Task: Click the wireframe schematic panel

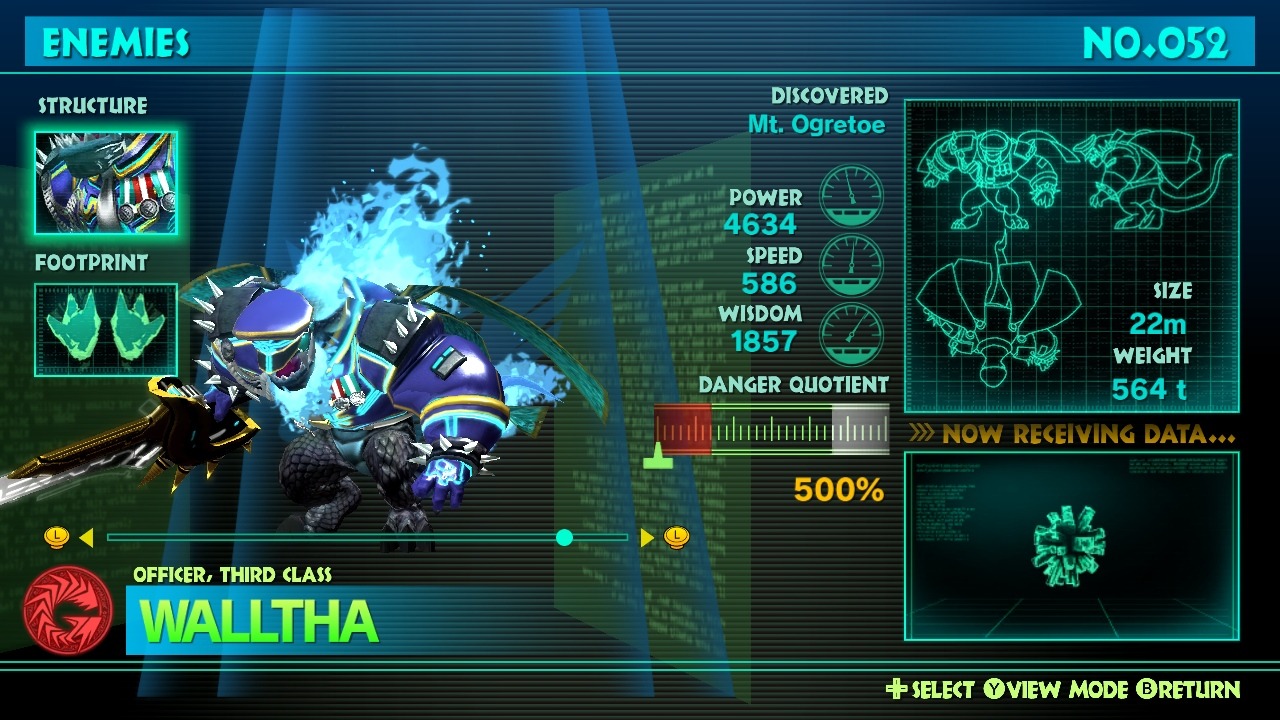Action: (1071, 256)
